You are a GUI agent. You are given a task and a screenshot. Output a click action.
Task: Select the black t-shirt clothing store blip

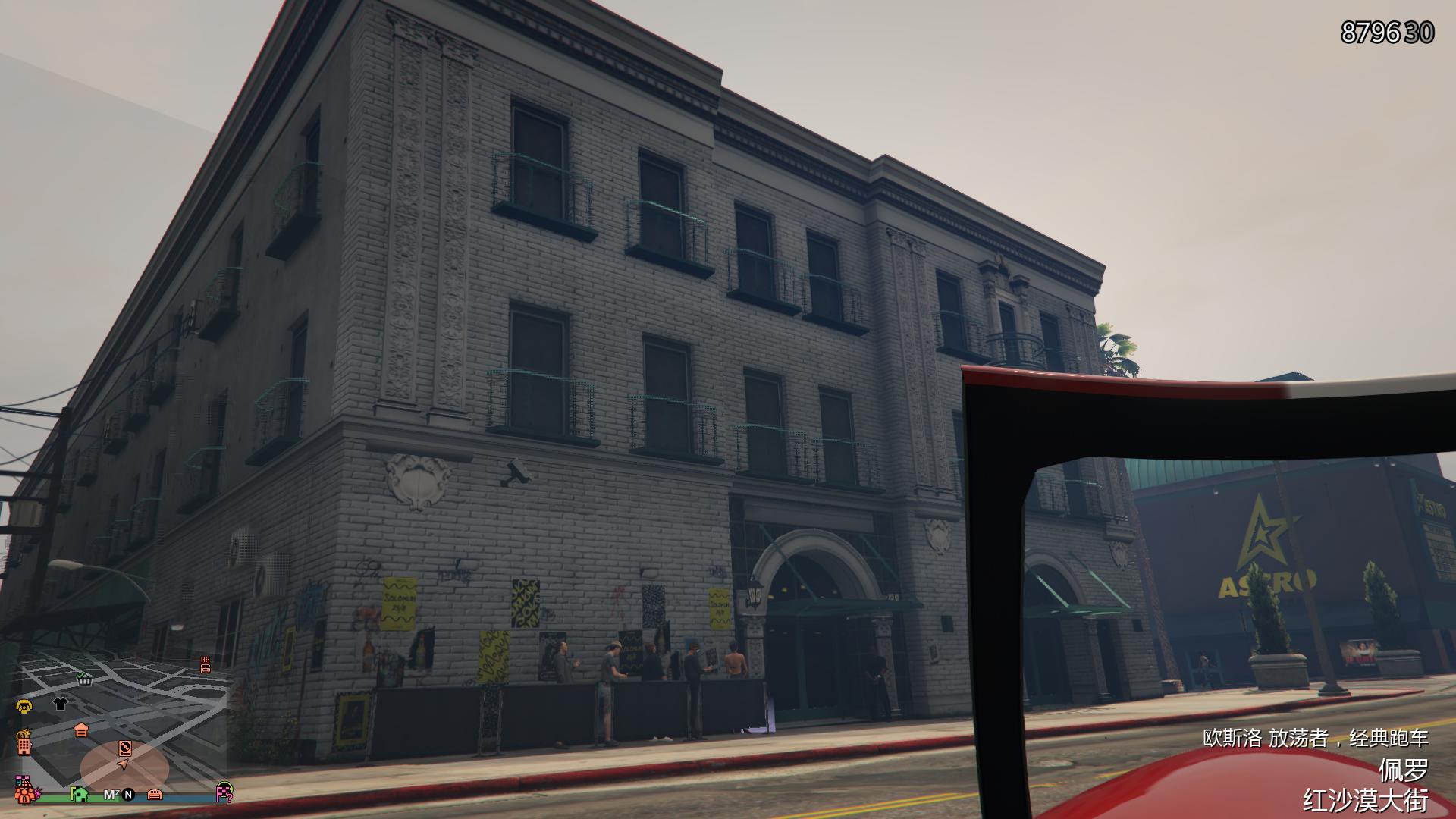coord(60,704)
